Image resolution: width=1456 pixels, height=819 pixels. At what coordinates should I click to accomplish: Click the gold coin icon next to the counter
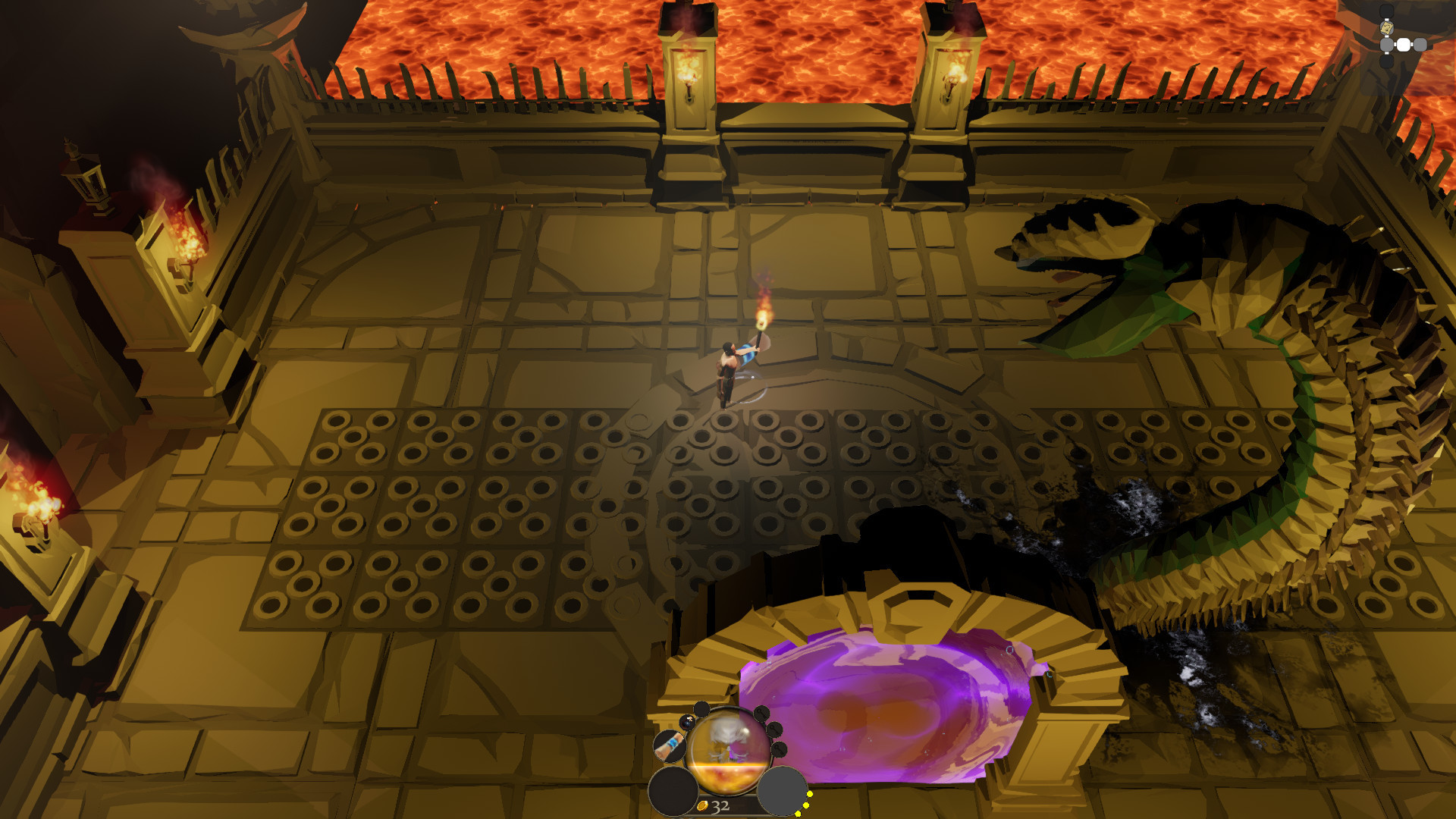coord(703,806)
